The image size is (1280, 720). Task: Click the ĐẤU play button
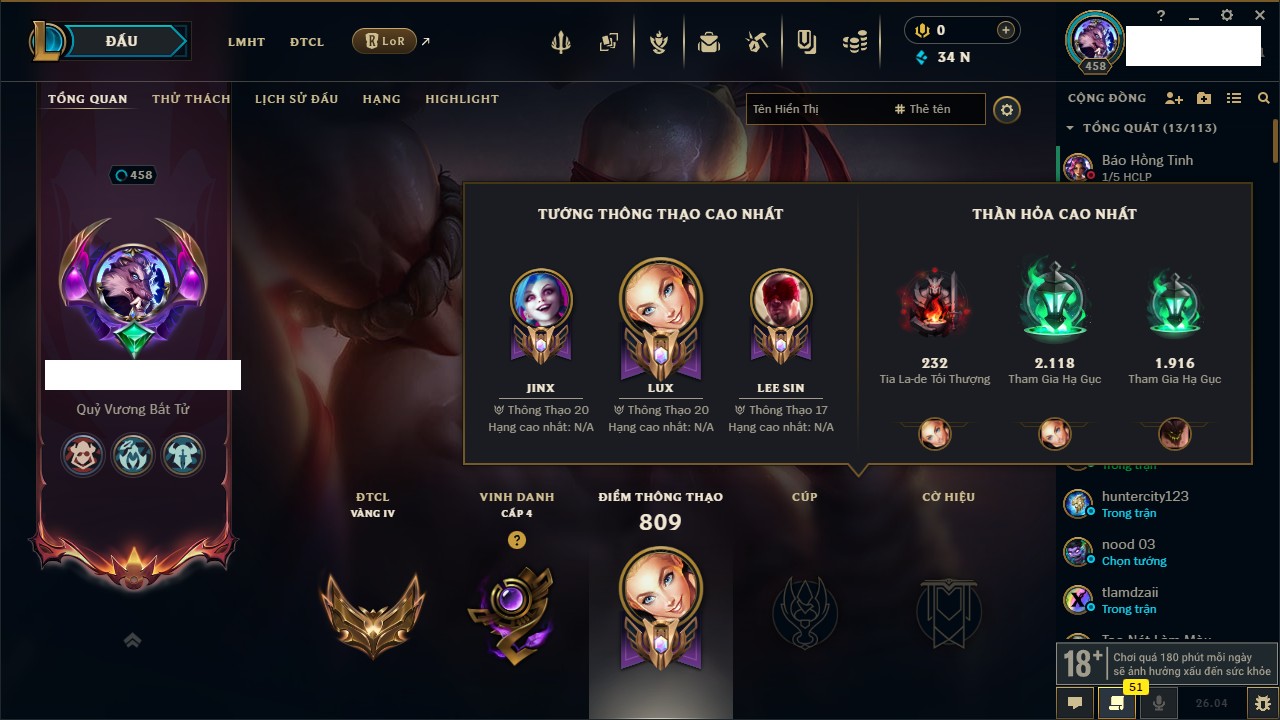click(x=121, y=41)
